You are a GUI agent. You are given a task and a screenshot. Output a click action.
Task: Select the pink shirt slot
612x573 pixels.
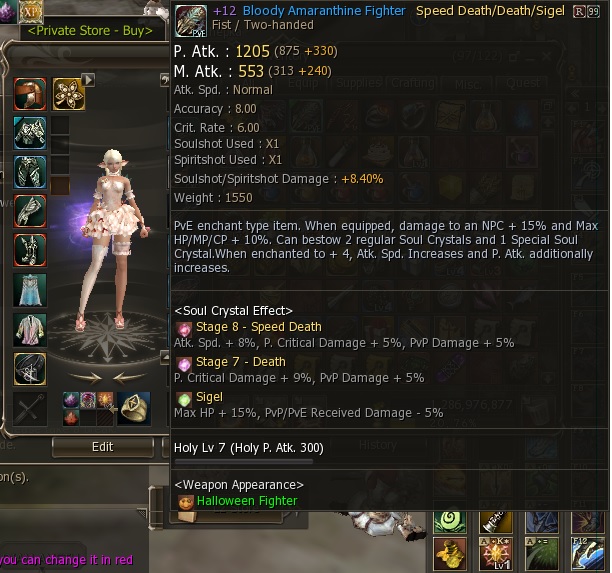point(30,328)
